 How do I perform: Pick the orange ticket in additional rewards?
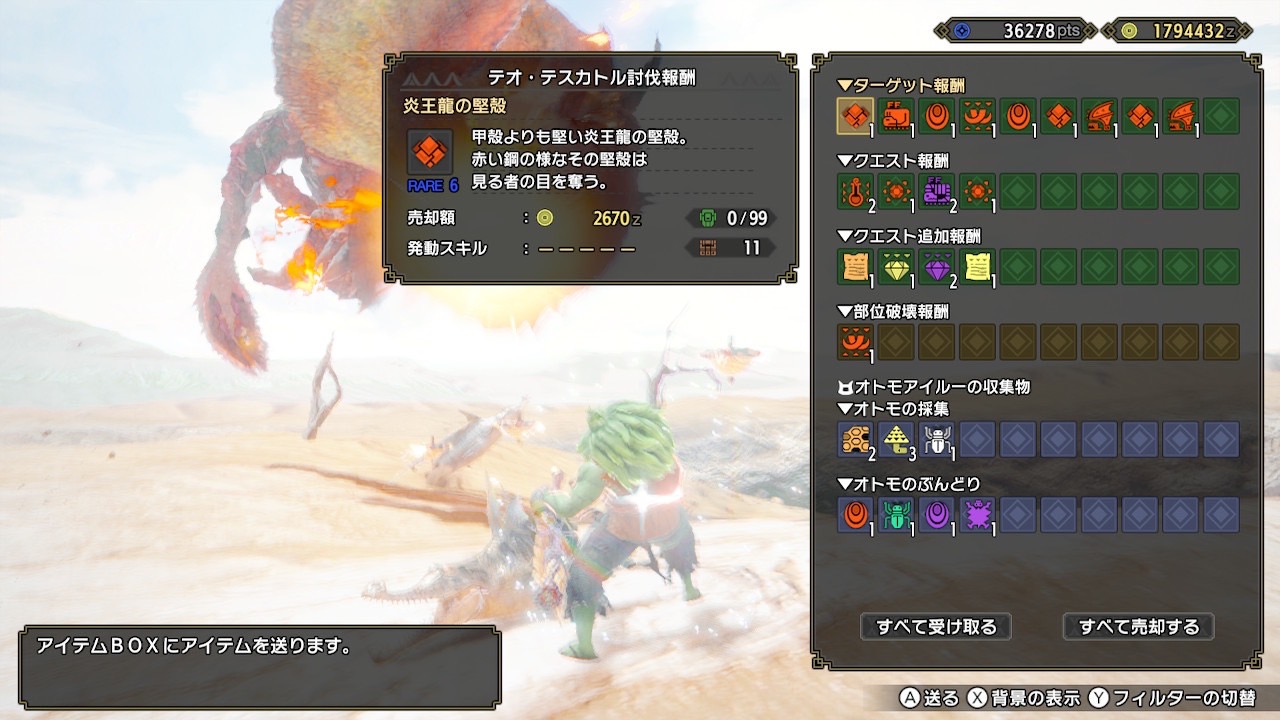click(x=855, y=267)
